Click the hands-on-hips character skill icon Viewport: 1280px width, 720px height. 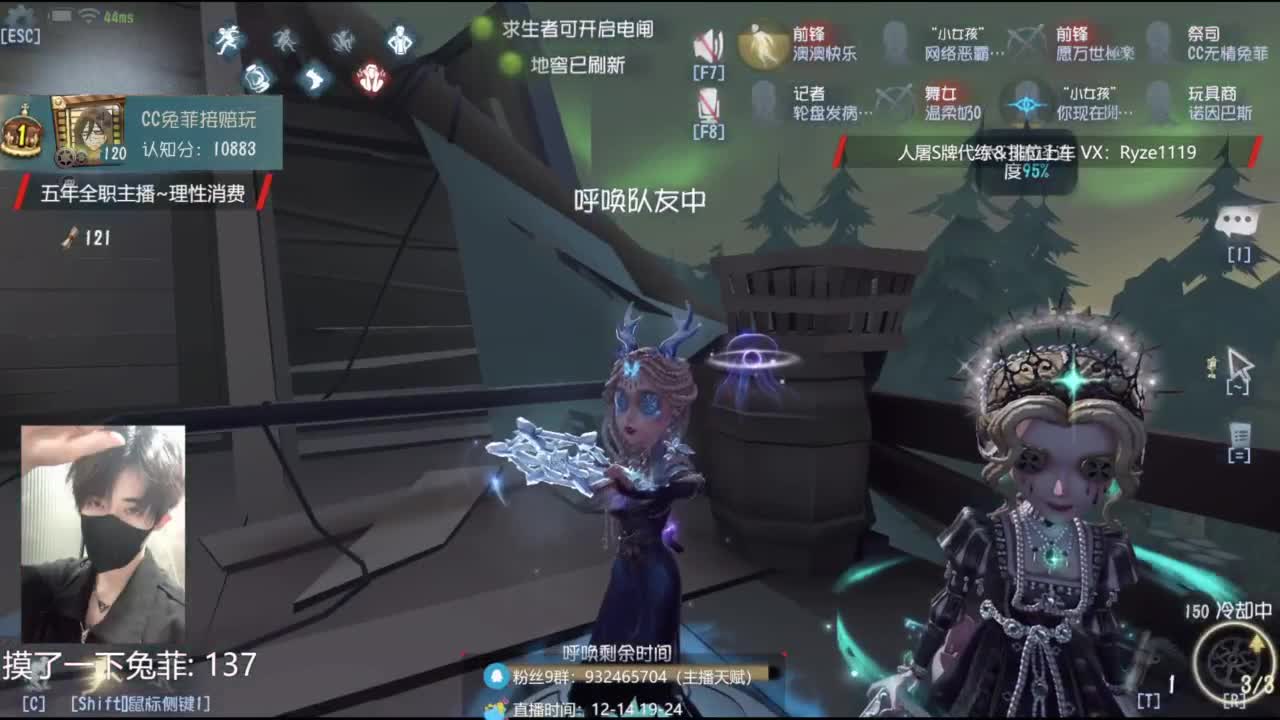(x=399, y=40)
